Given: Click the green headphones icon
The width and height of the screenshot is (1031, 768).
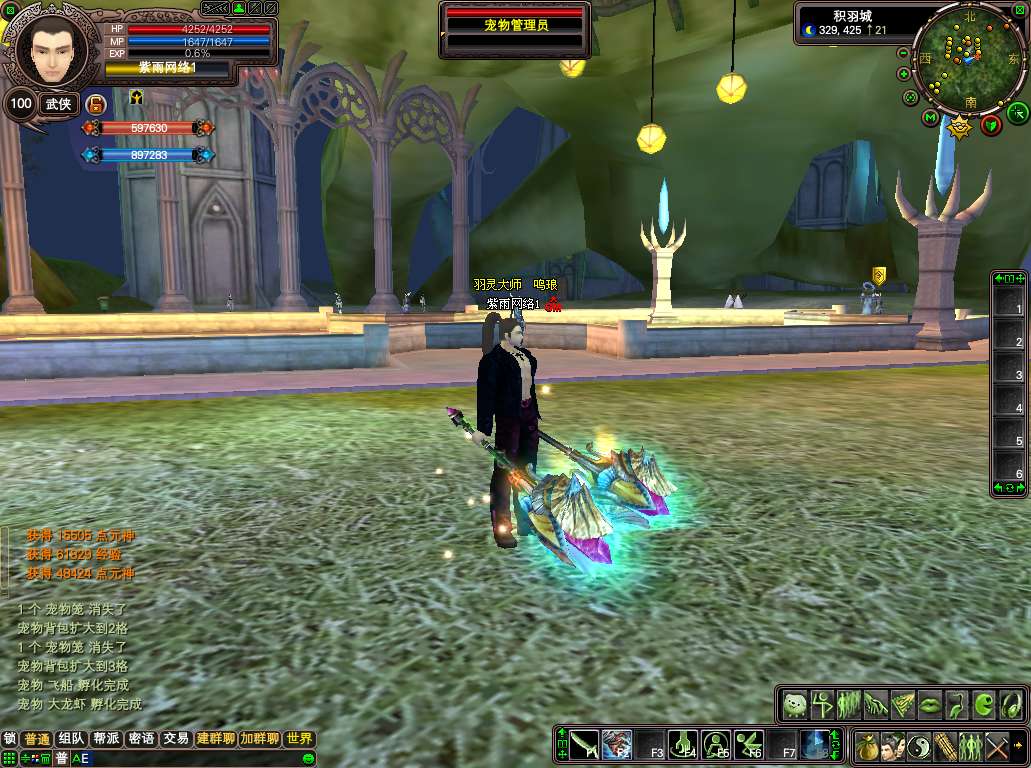Looking at the screenshot, I should pos(1011,704).
